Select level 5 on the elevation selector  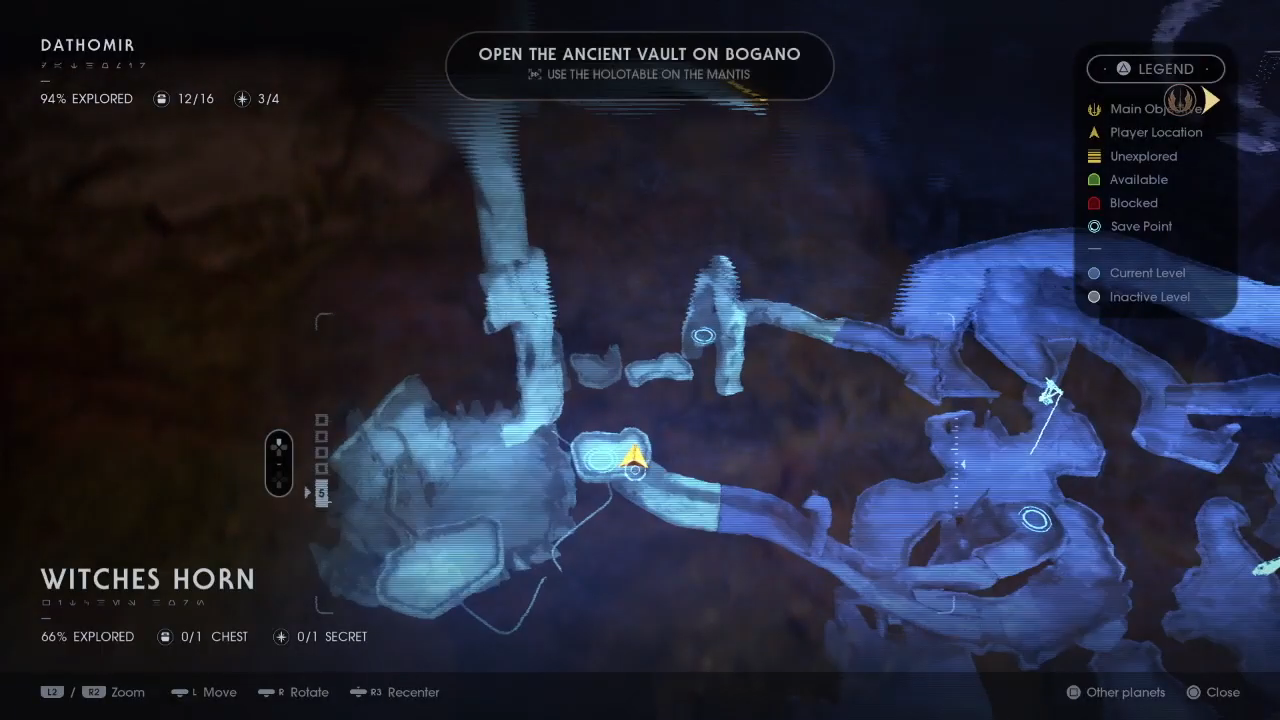pos(321,492)
